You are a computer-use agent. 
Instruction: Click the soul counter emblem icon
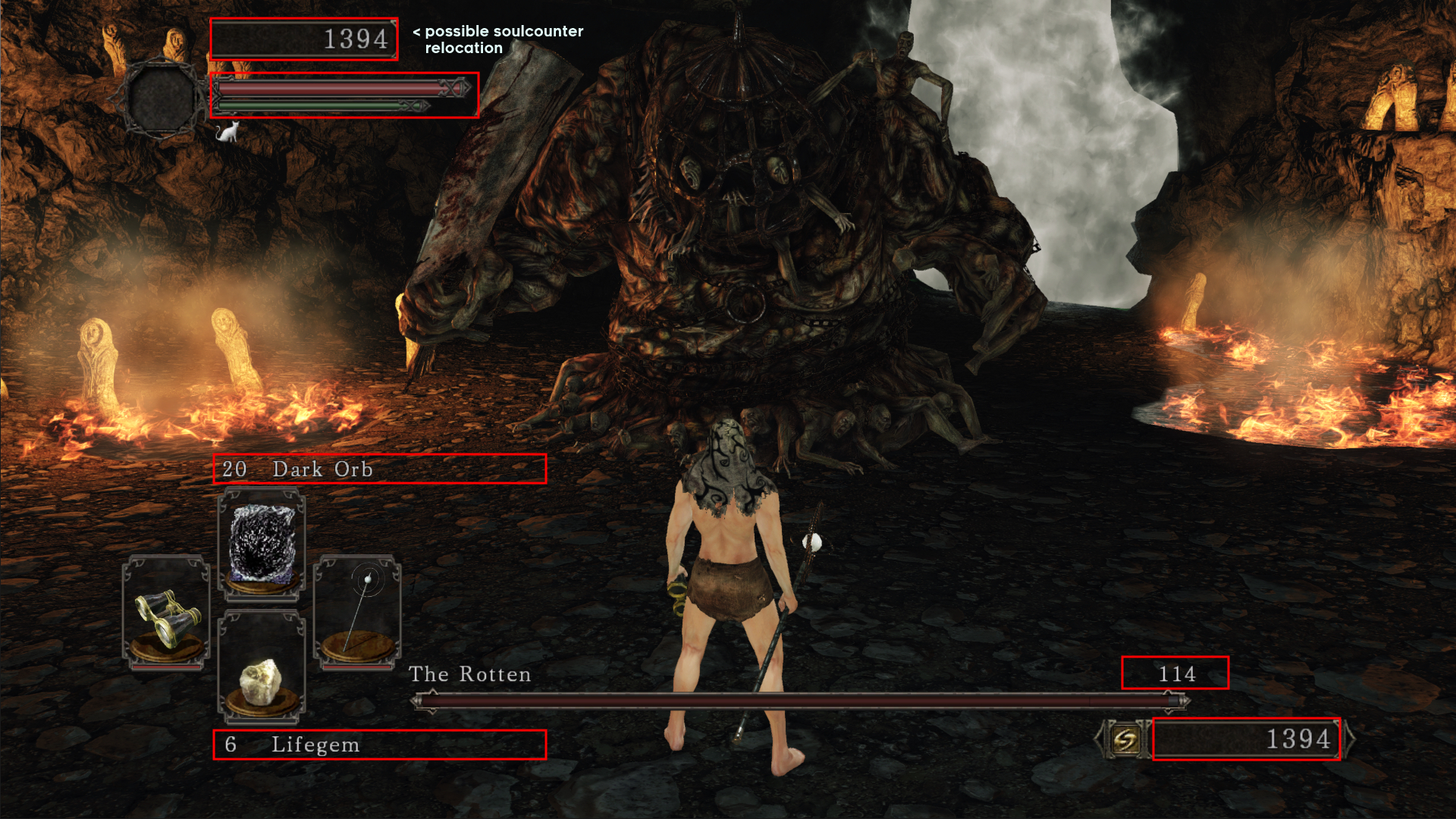(x=1125, y=739)
